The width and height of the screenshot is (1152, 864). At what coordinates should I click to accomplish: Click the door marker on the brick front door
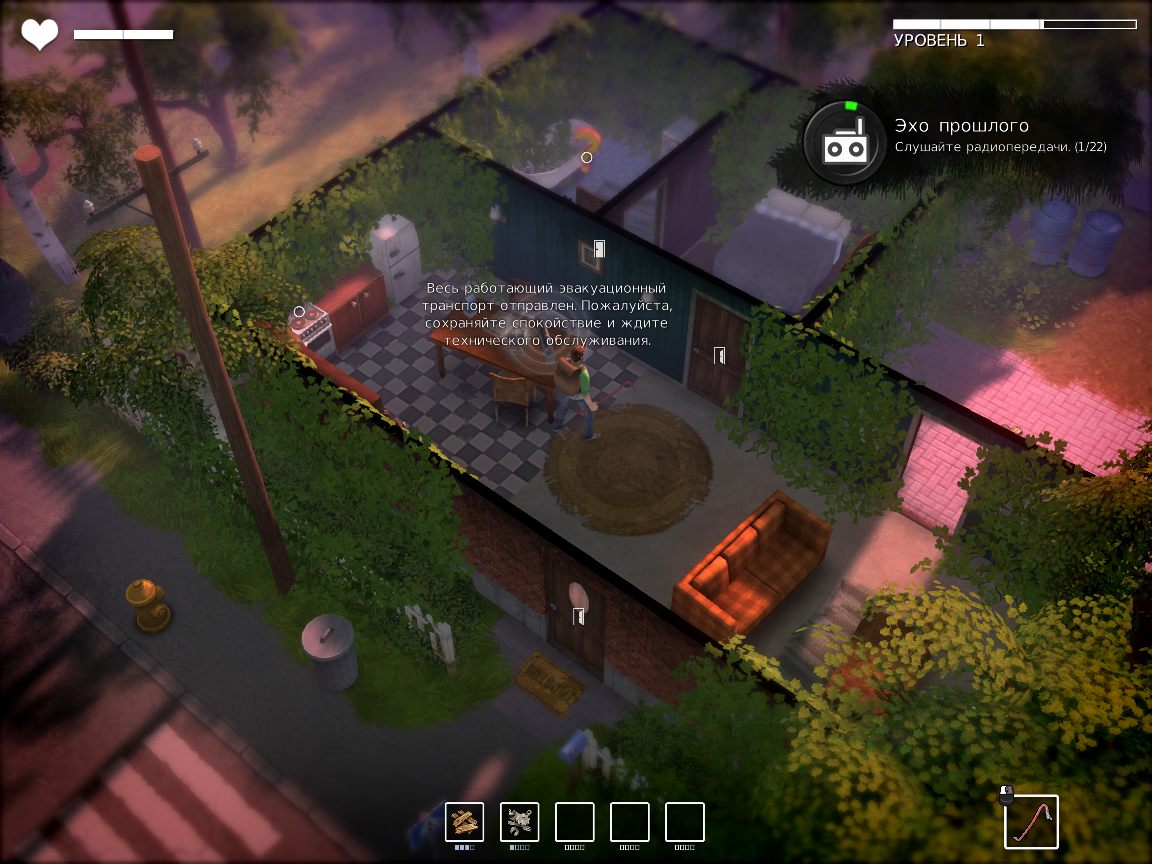click(578, 616)
